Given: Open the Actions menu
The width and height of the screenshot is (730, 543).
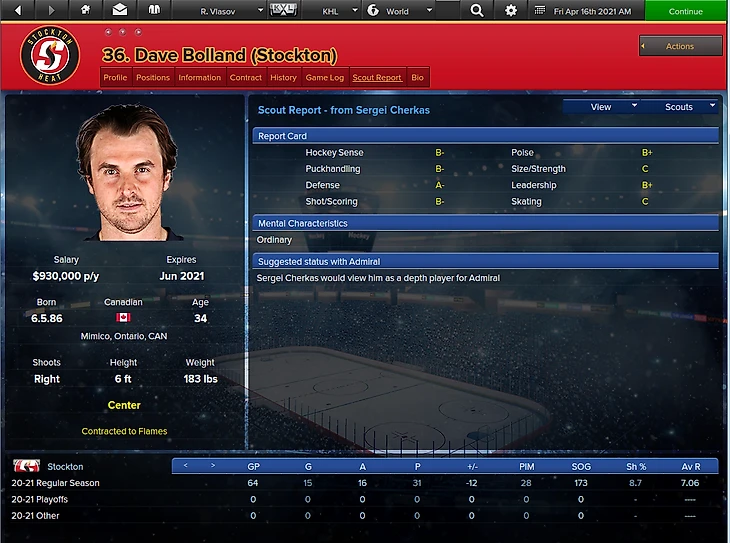Looking at the screenshot, I should coord(680,46).
